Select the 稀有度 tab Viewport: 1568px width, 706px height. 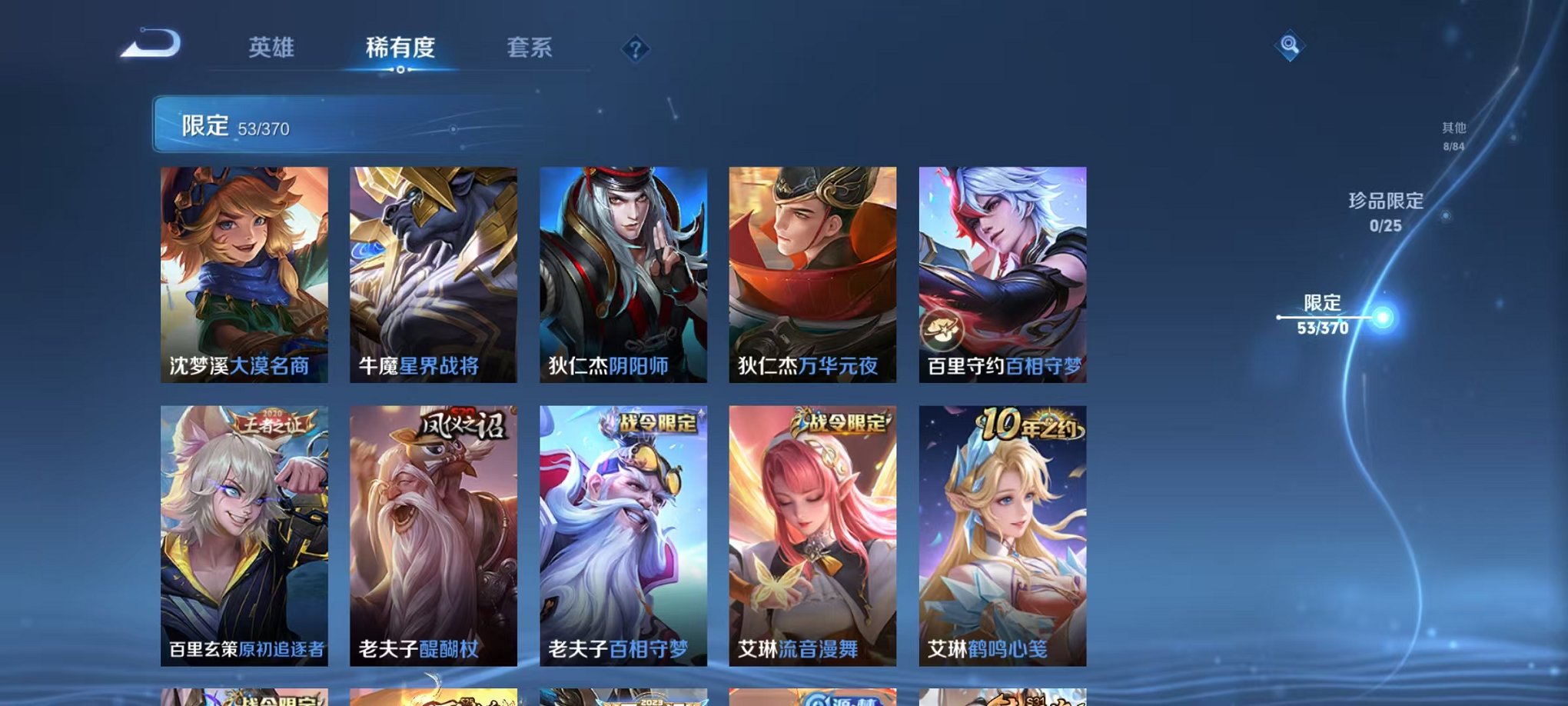(x=398, y=48)
